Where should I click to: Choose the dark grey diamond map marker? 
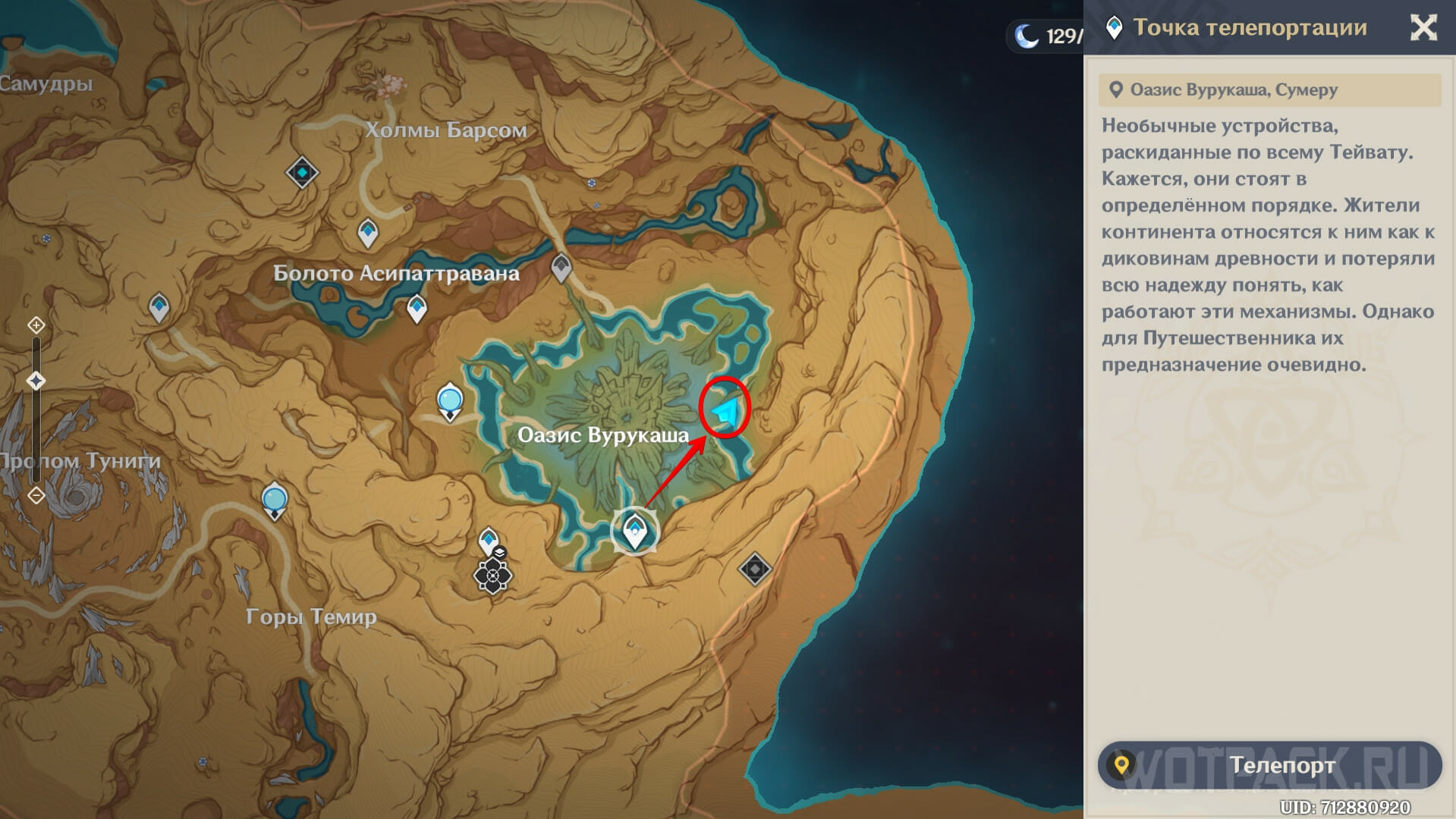754,569
